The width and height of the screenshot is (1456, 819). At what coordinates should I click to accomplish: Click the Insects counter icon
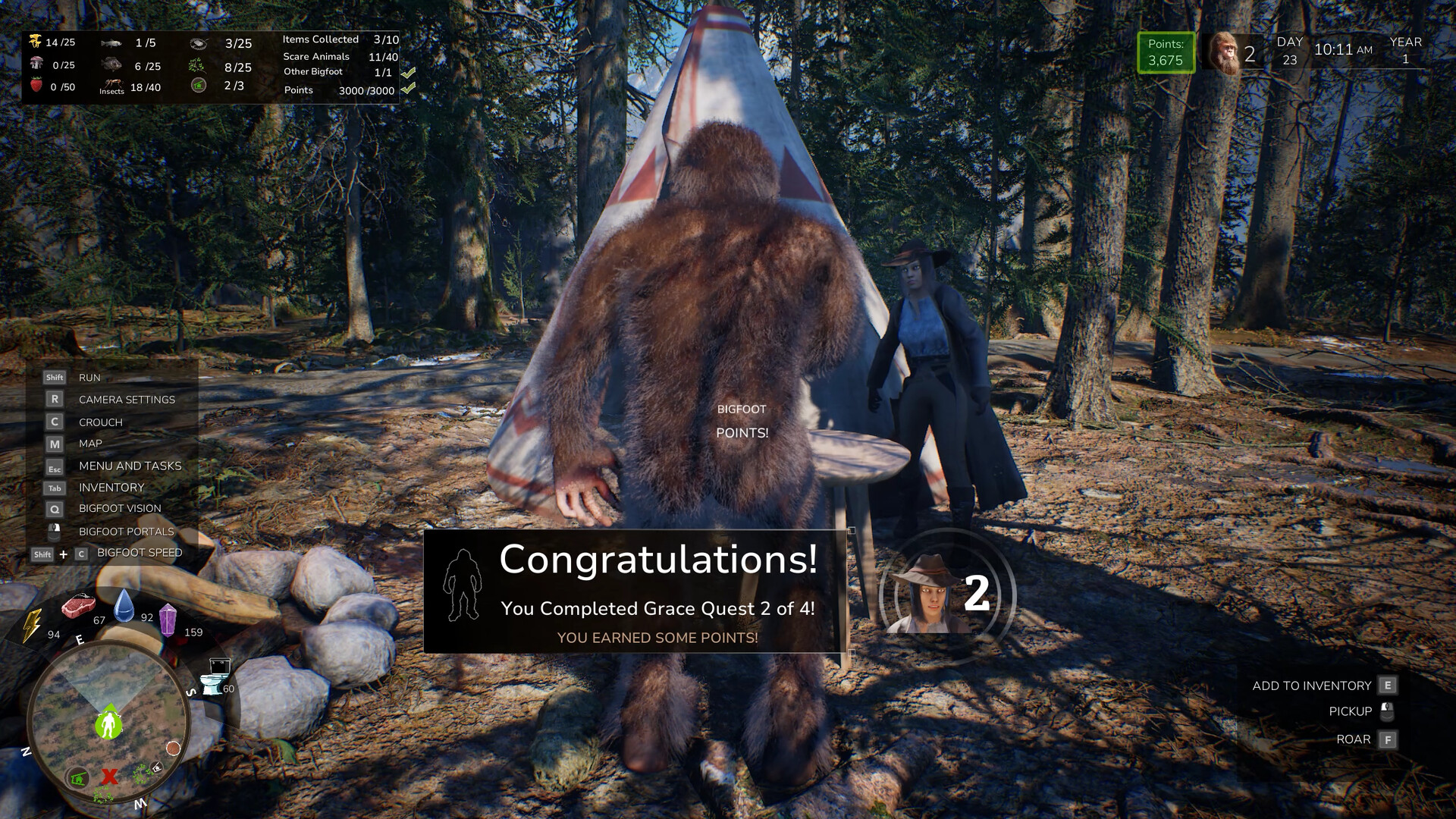tap(111, 85)
